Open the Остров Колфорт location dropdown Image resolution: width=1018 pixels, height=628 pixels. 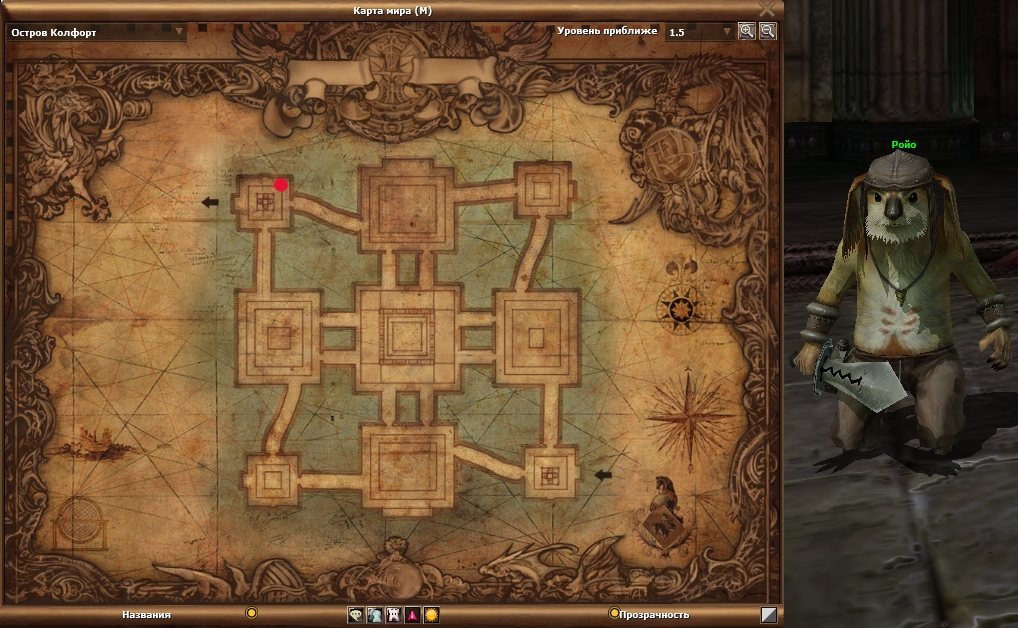[180, 31]
